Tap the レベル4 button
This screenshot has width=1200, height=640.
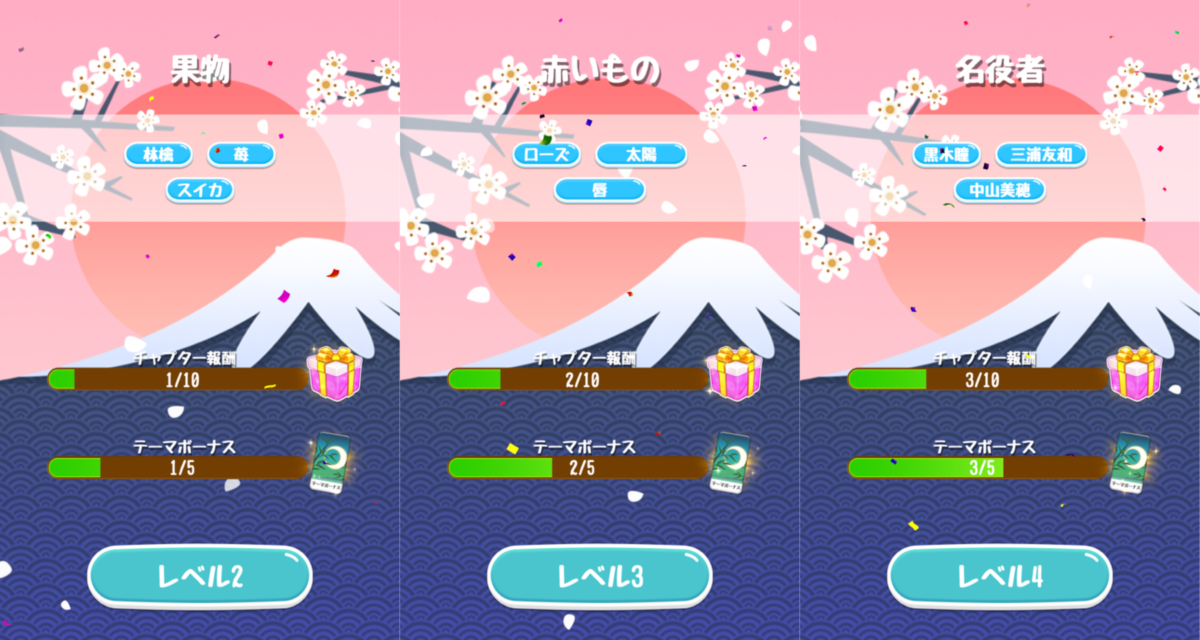tap(1000, 576)
